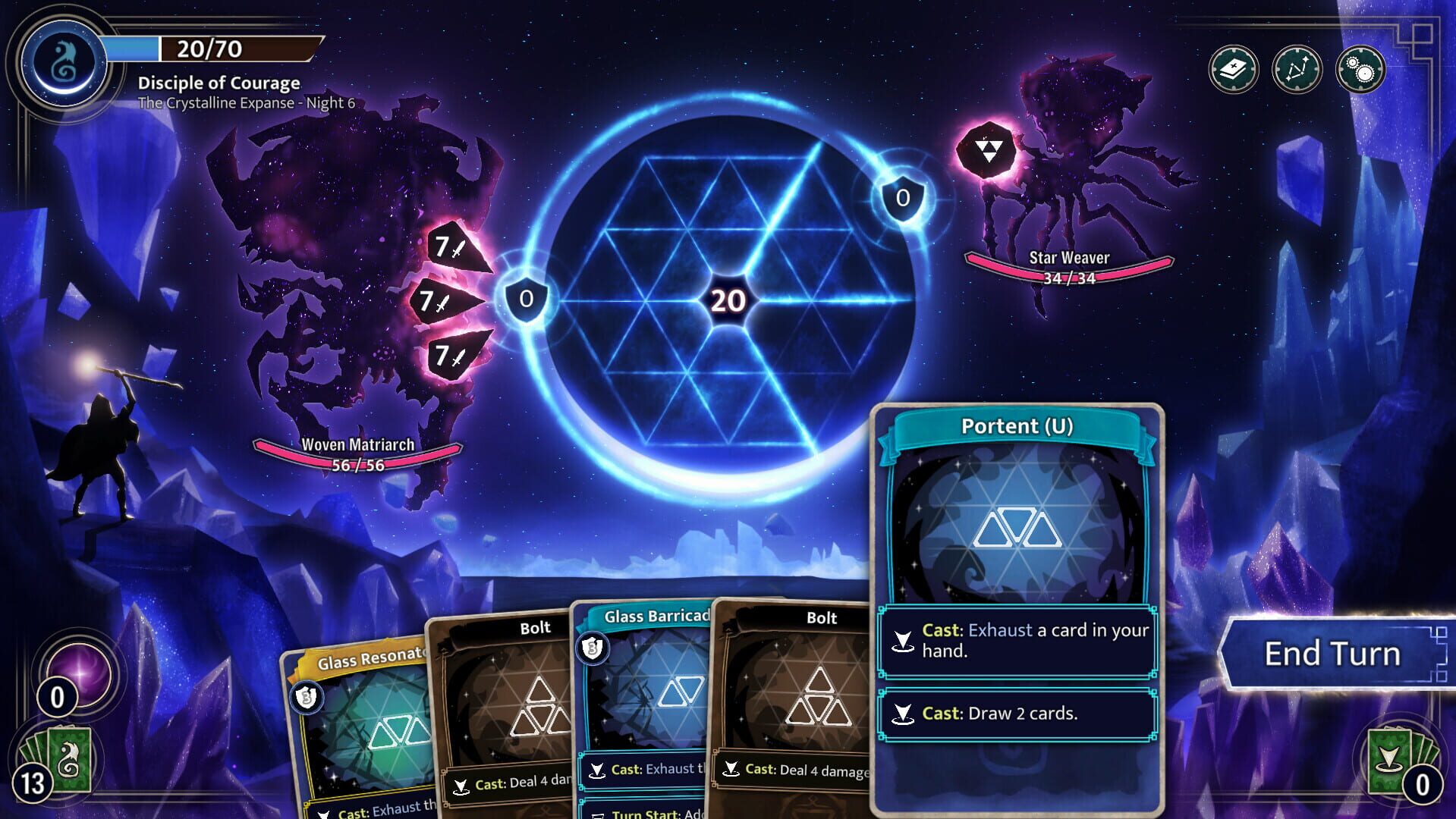Click Star Weaver's shield showing 0
1456x819 pixels.
[x=901, y=199]
